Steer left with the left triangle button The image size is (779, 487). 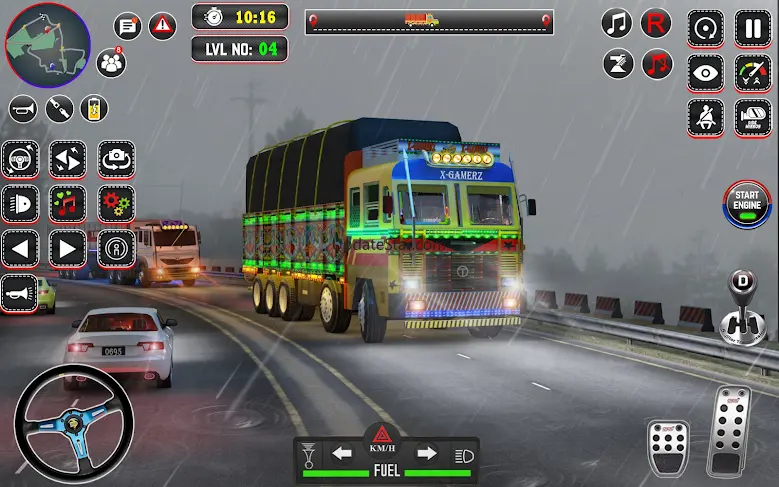(x=20, y=247)
